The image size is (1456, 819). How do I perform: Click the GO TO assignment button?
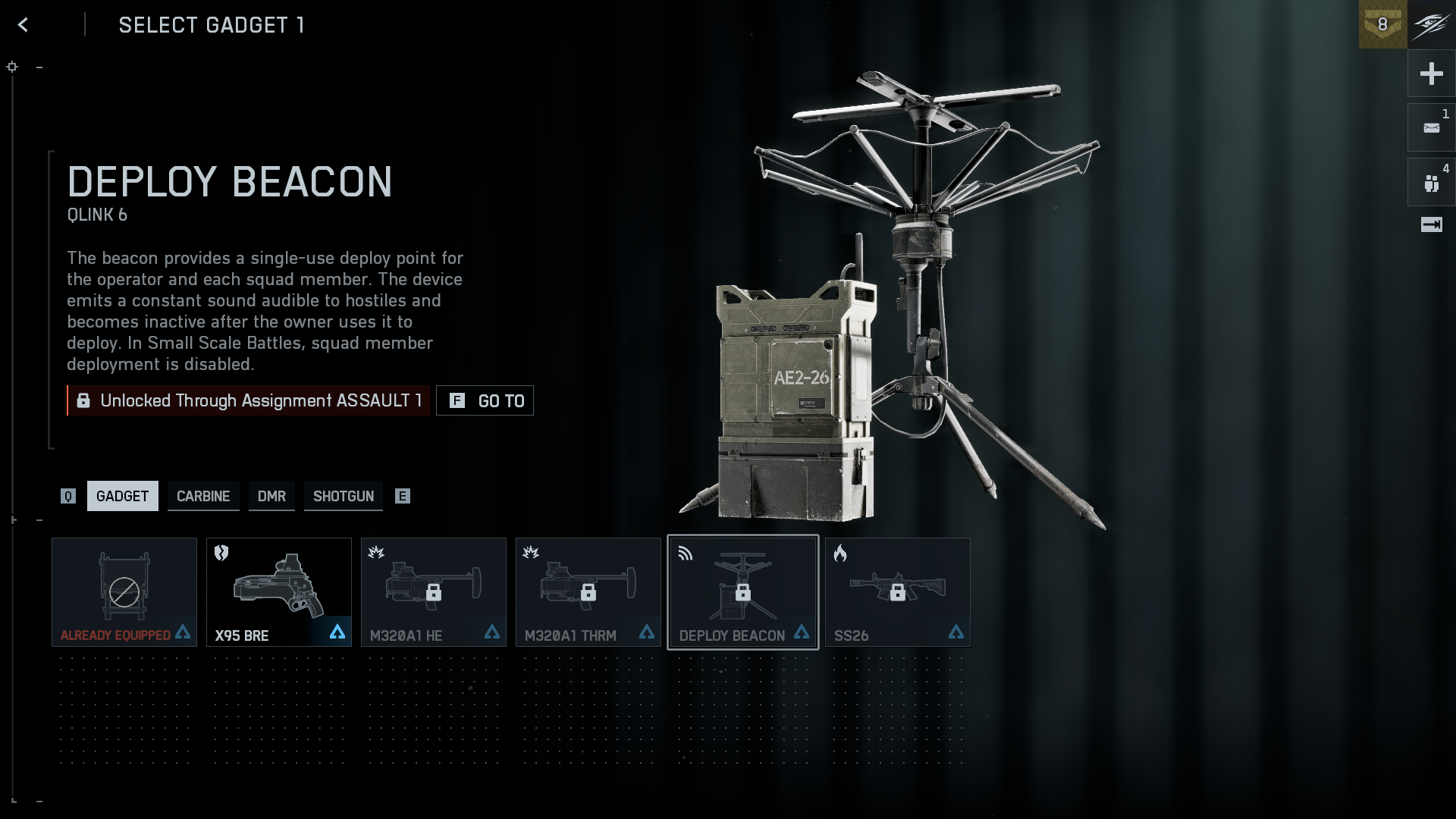click(x=485, y=400)
